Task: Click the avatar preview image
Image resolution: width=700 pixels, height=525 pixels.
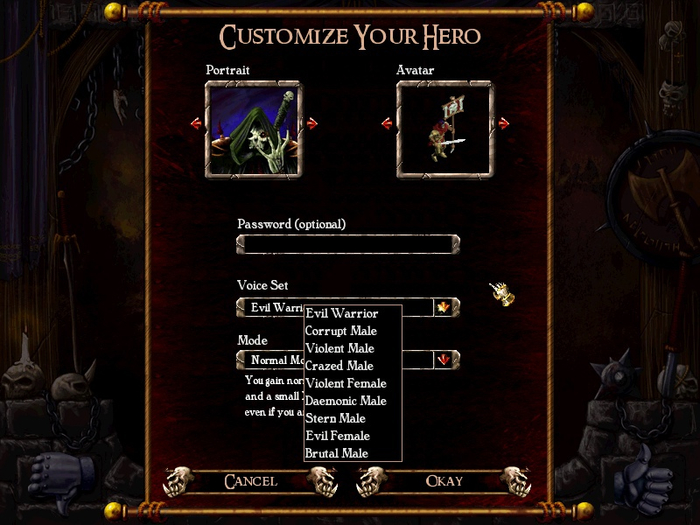Action: tap(445, 129)
